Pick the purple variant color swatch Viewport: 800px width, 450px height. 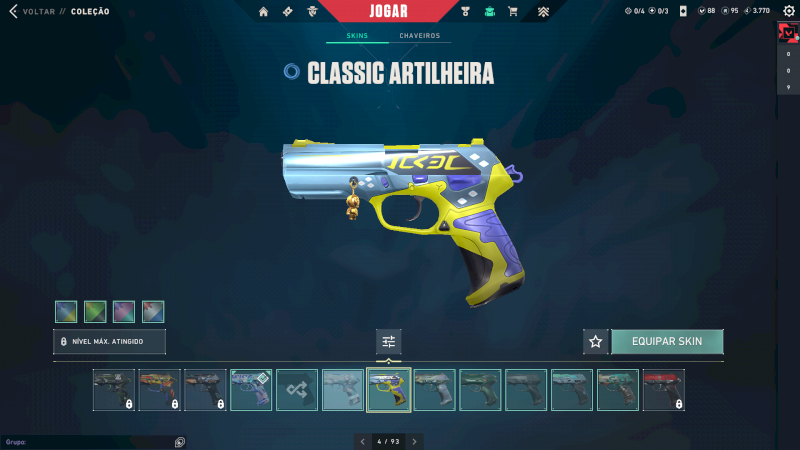tap(124, 312)
